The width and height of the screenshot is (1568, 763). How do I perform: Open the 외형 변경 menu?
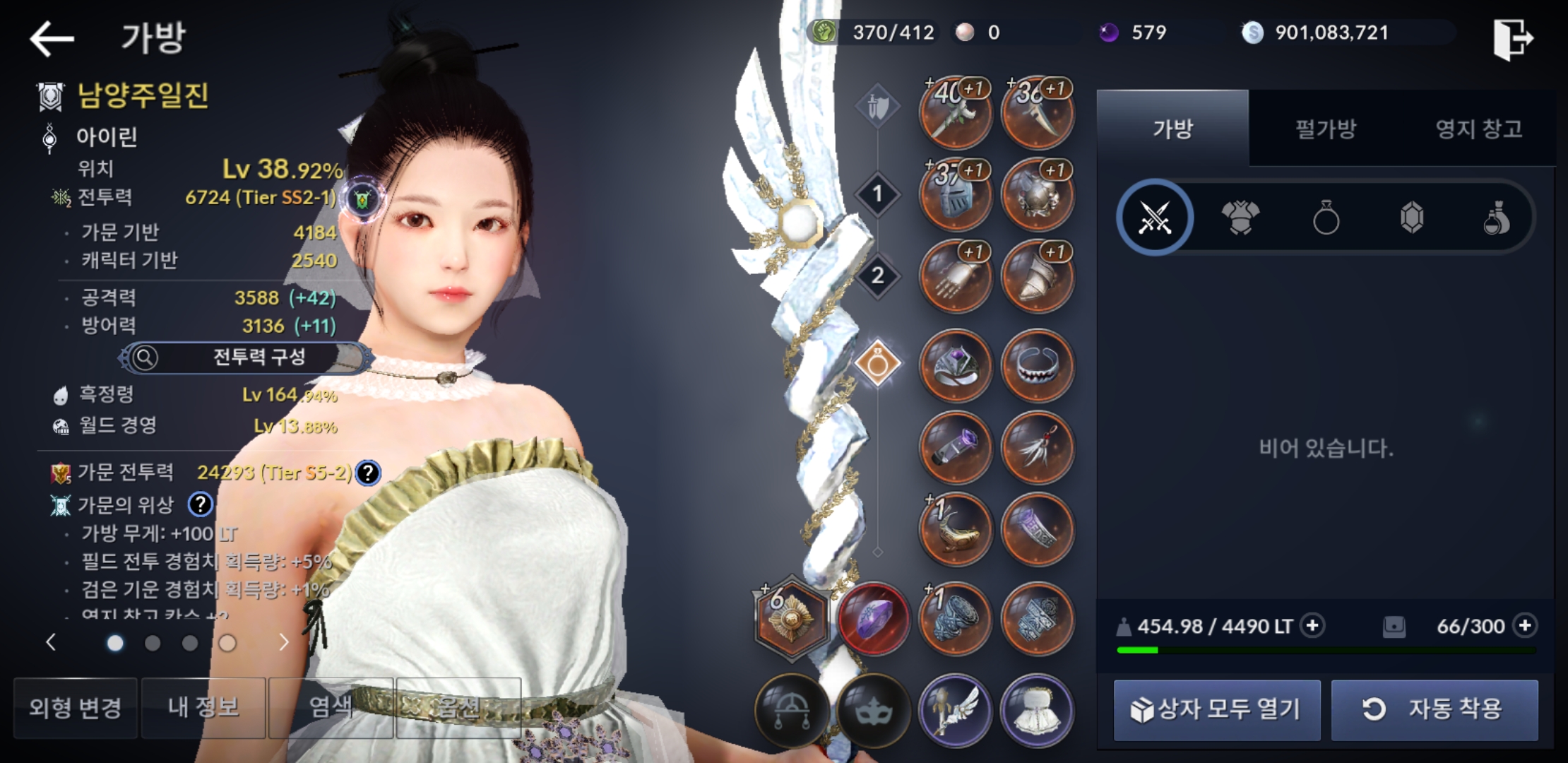tap(76, 708)
